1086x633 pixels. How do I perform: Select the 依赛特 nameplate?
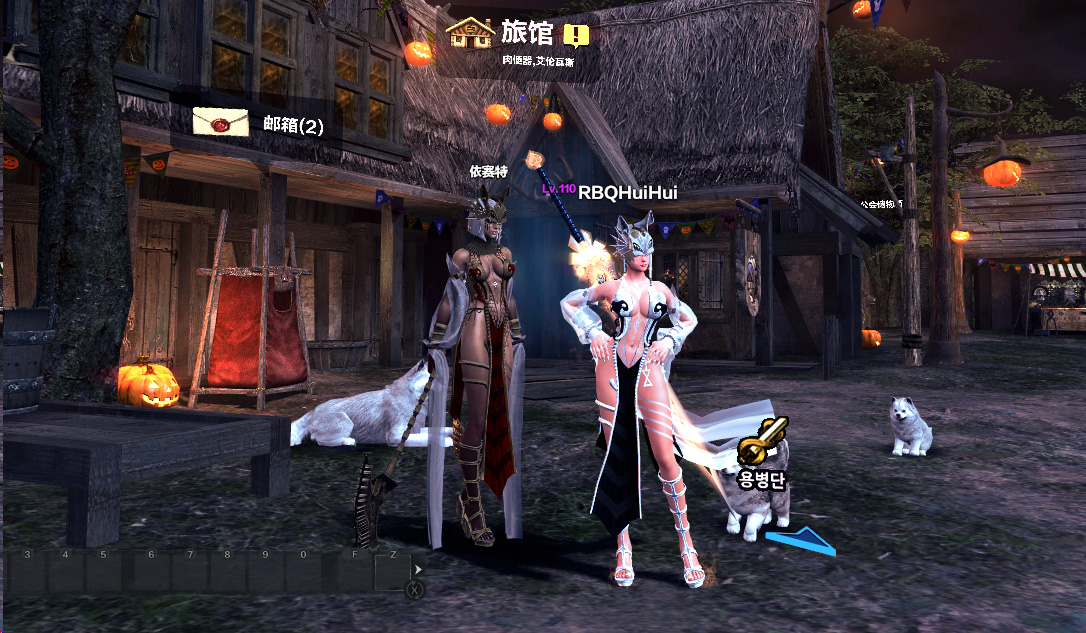coord(489,171)
